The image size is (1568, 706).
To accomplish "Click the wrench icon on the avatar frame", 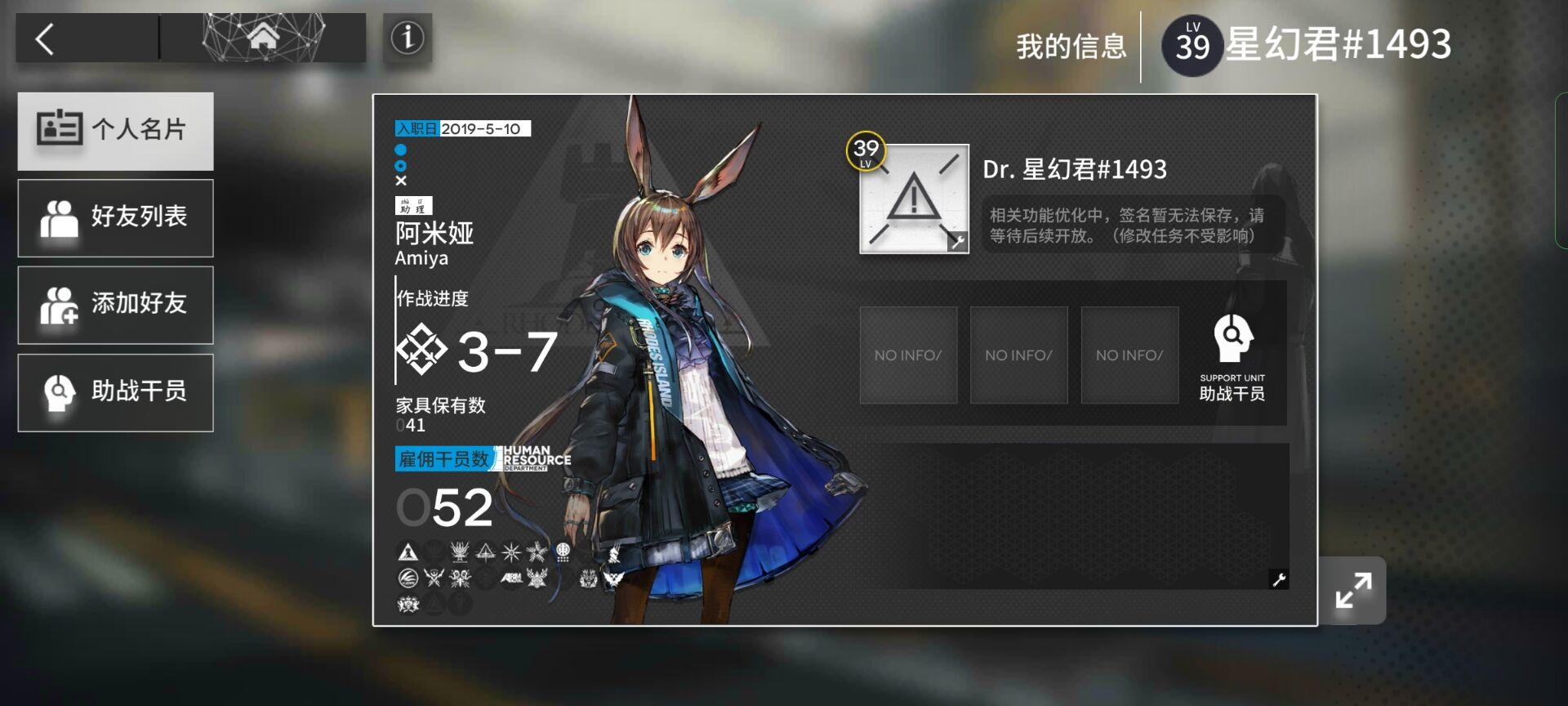I will [957, 242].
